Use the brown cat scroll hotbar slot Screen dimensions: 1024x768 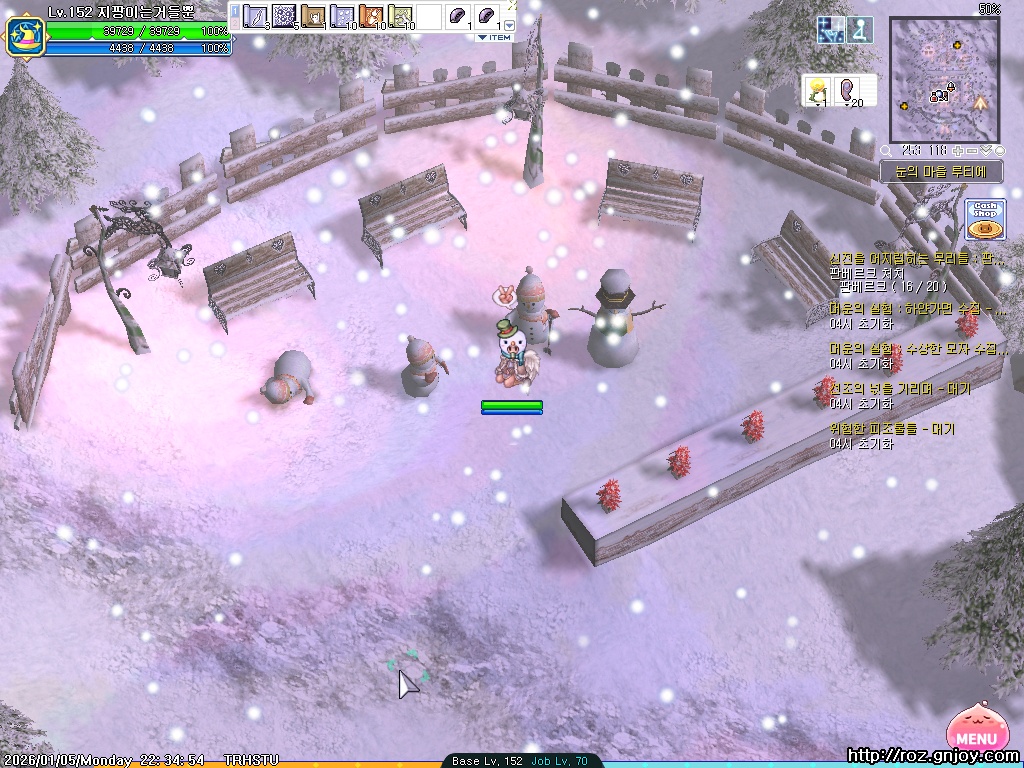314,17
